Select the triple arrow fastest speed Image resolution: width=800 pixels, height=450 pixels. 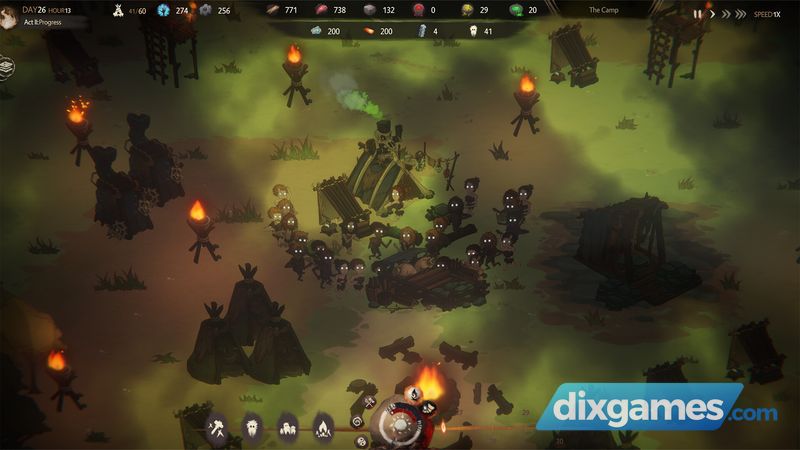pyautogui.click(x=742, y=14)
